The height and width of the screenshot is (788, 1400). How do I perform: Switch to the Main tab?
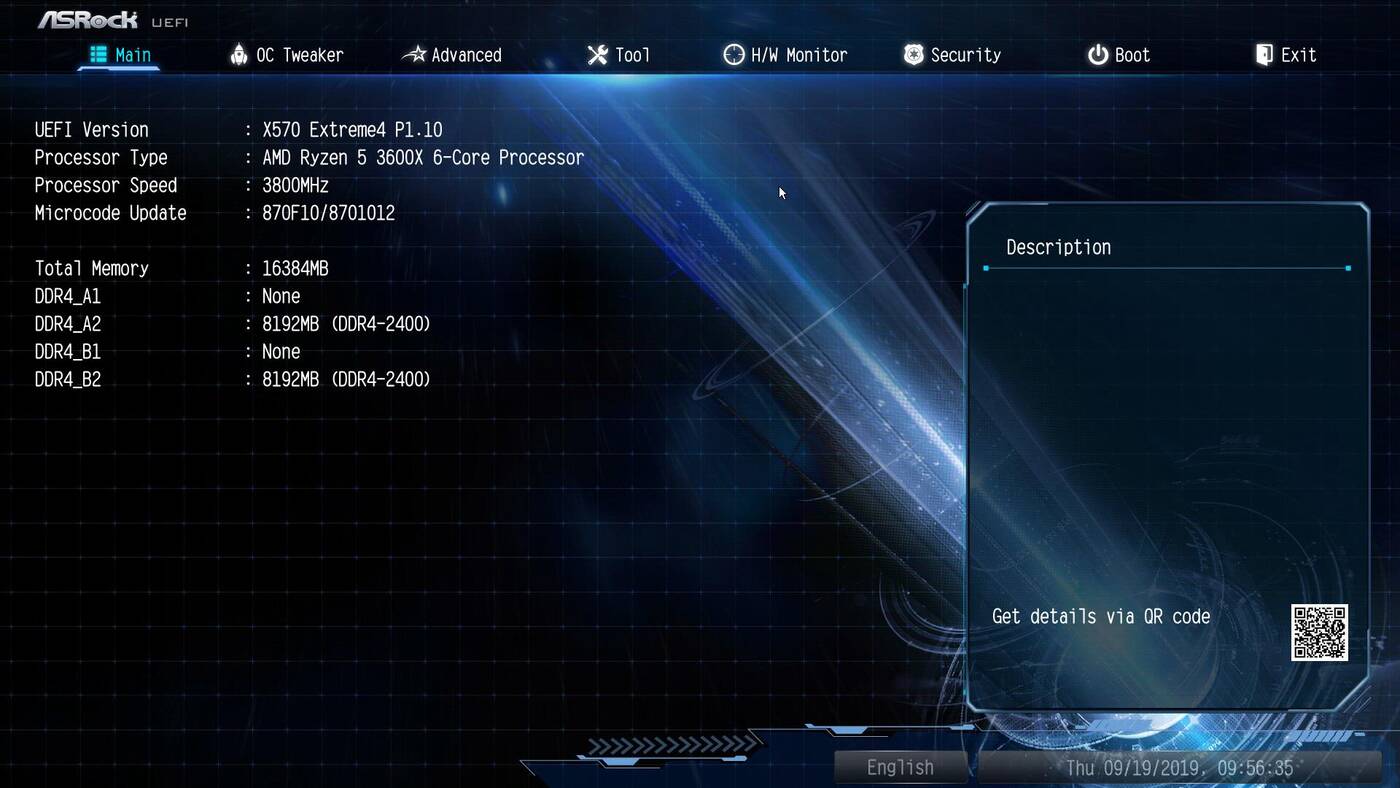click(120, 55)
